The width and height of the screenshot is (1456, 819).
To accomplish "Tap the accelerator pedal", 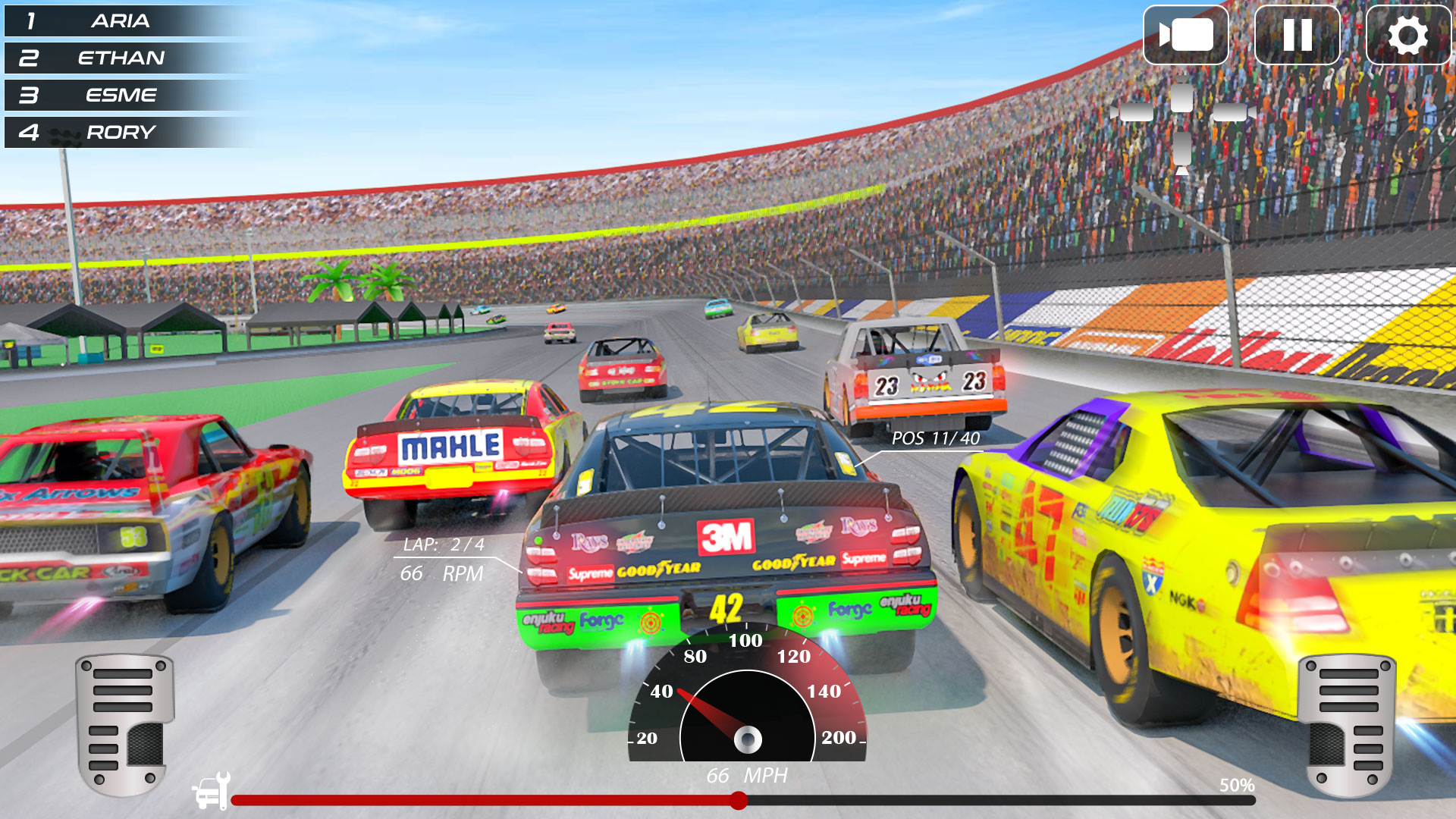I will pyautogui.click(x=1348, y=724).
